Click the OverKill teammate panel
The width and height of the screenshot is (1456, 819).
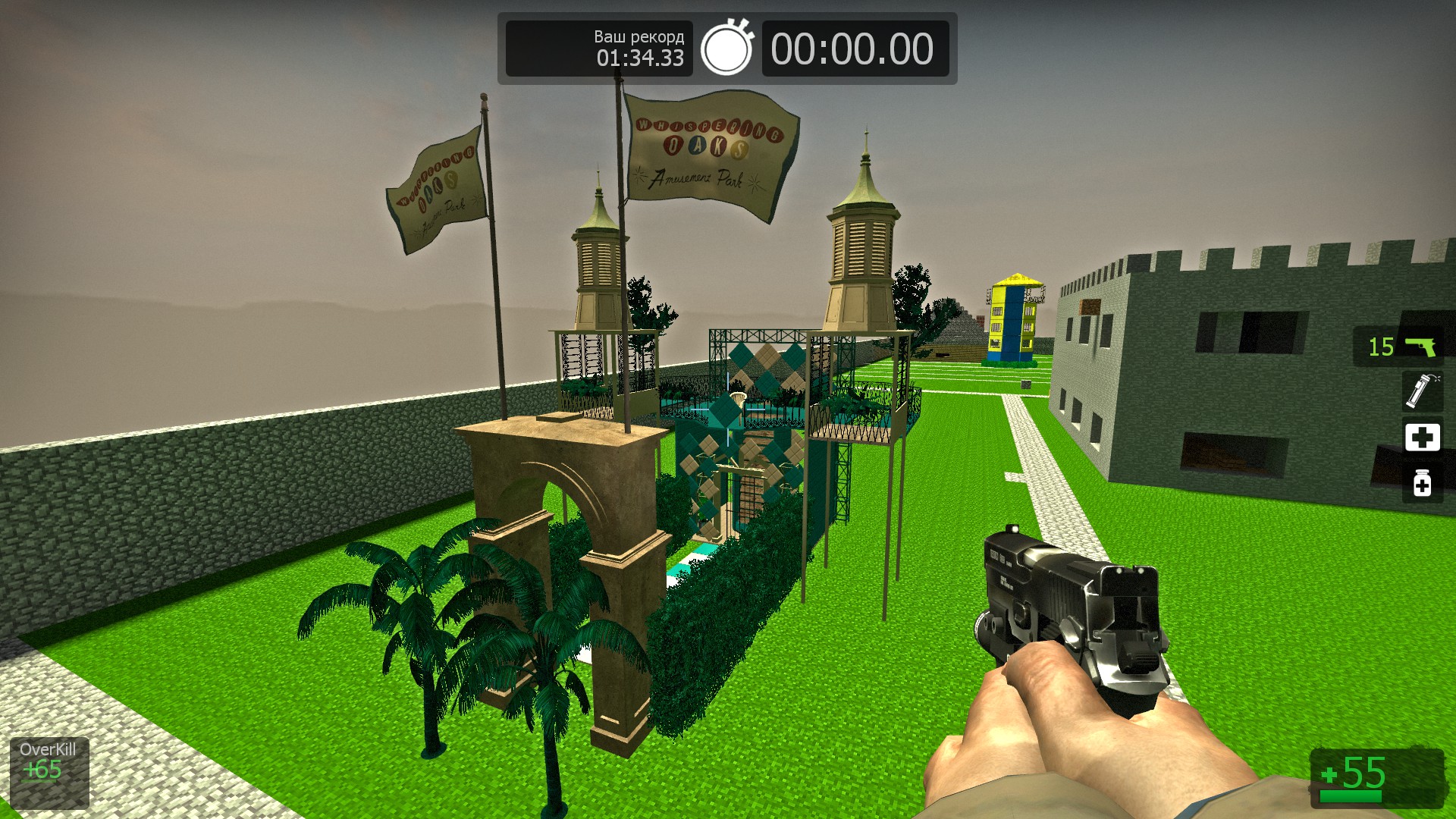click(x=49, y=772)
